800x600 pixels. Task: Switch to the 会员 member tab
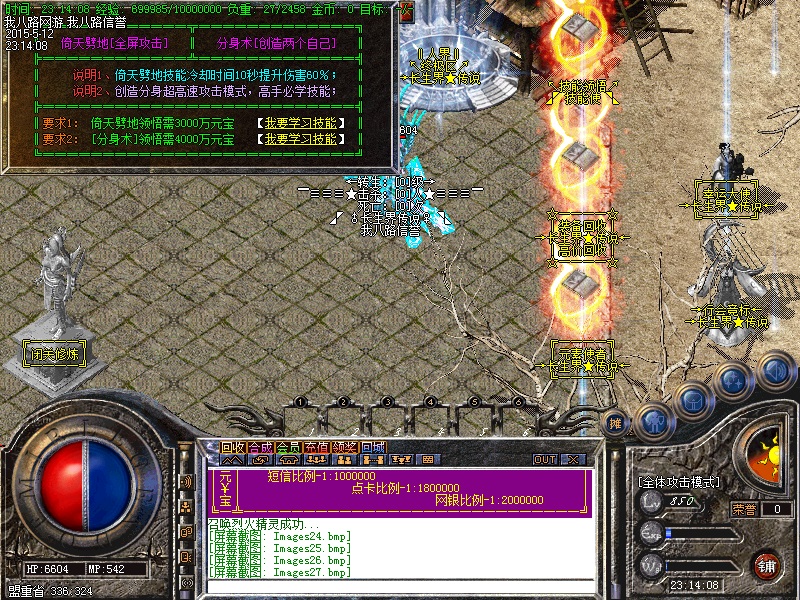[289, 447]
